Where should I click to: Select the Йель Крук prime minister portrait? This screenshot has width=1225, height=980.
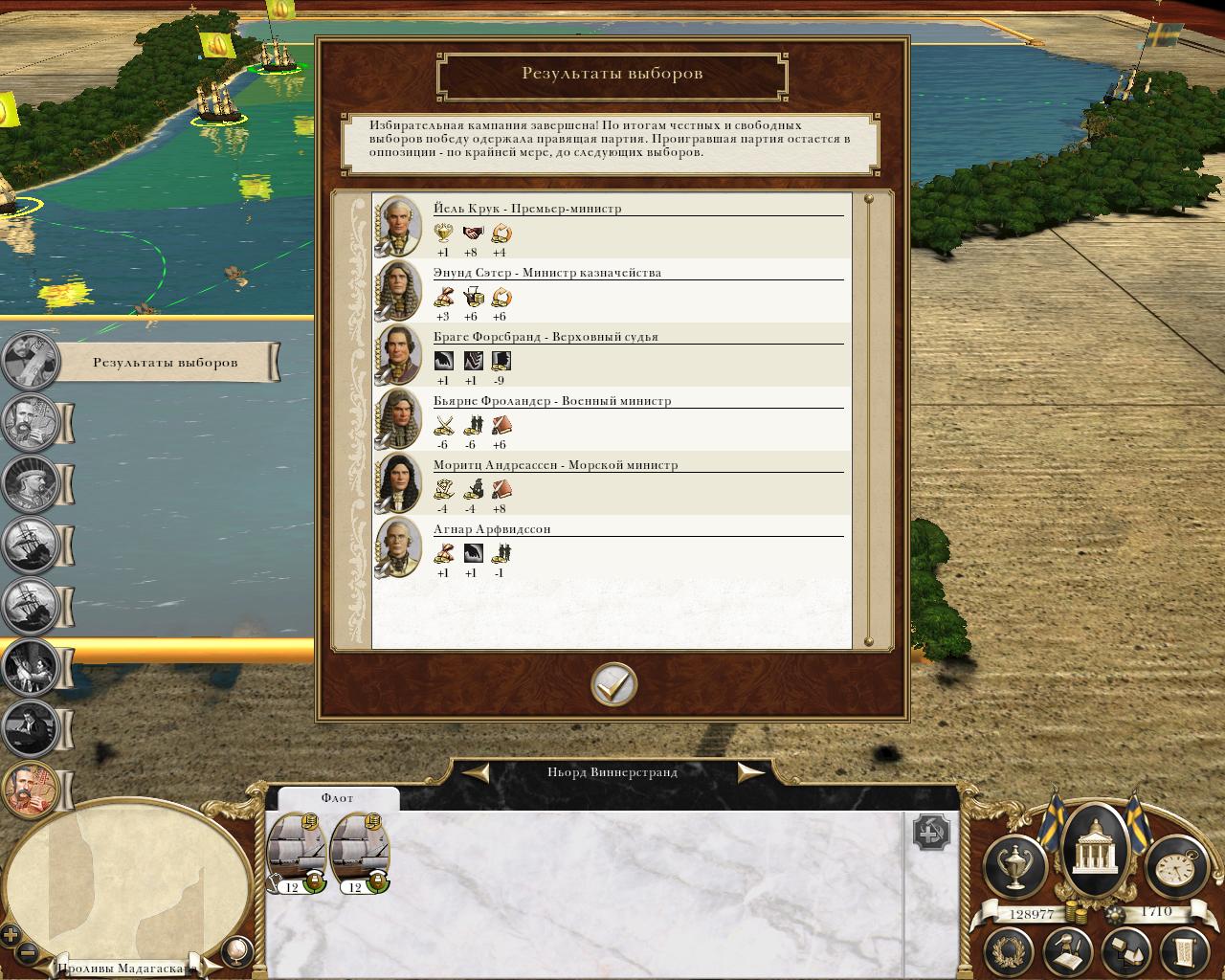click(x=398, y=227)
